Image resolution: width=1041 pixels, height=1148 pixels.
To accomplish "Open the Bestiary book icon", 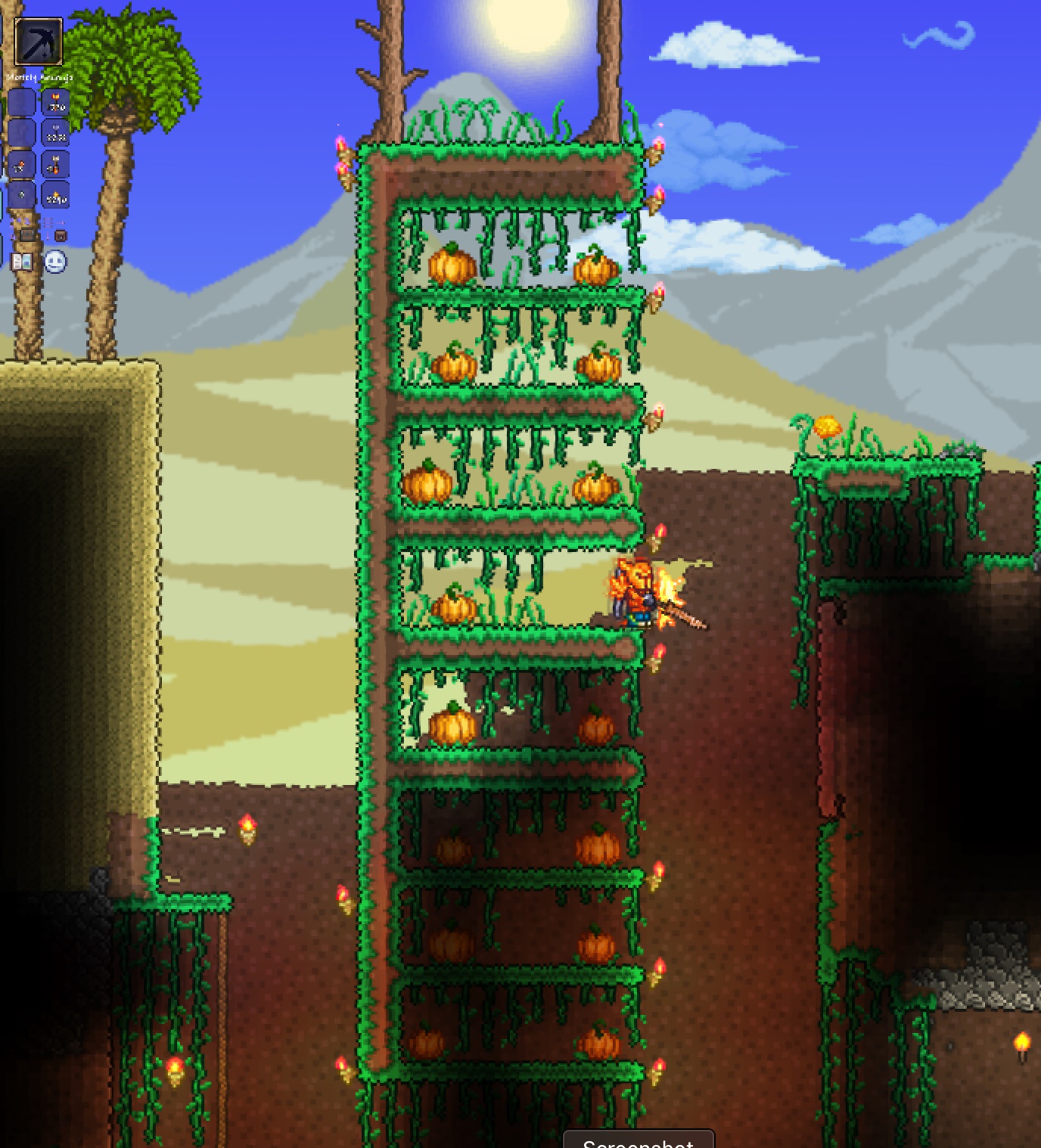I will tap(22, 262).
